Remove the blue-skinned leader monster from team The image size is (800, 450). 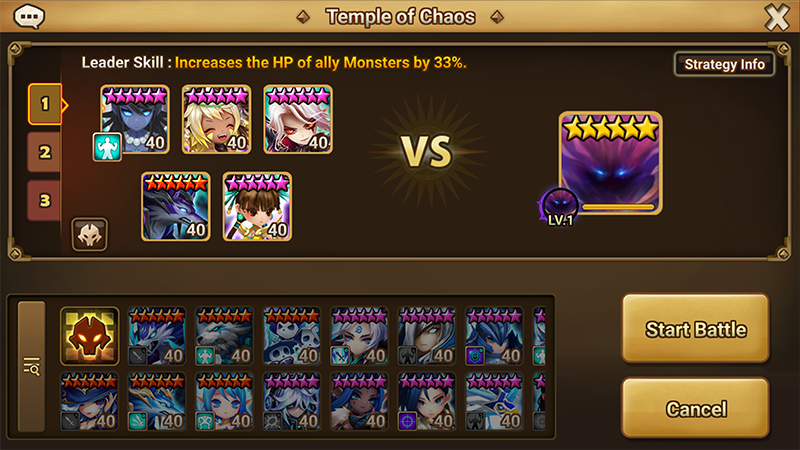[135, 119]
